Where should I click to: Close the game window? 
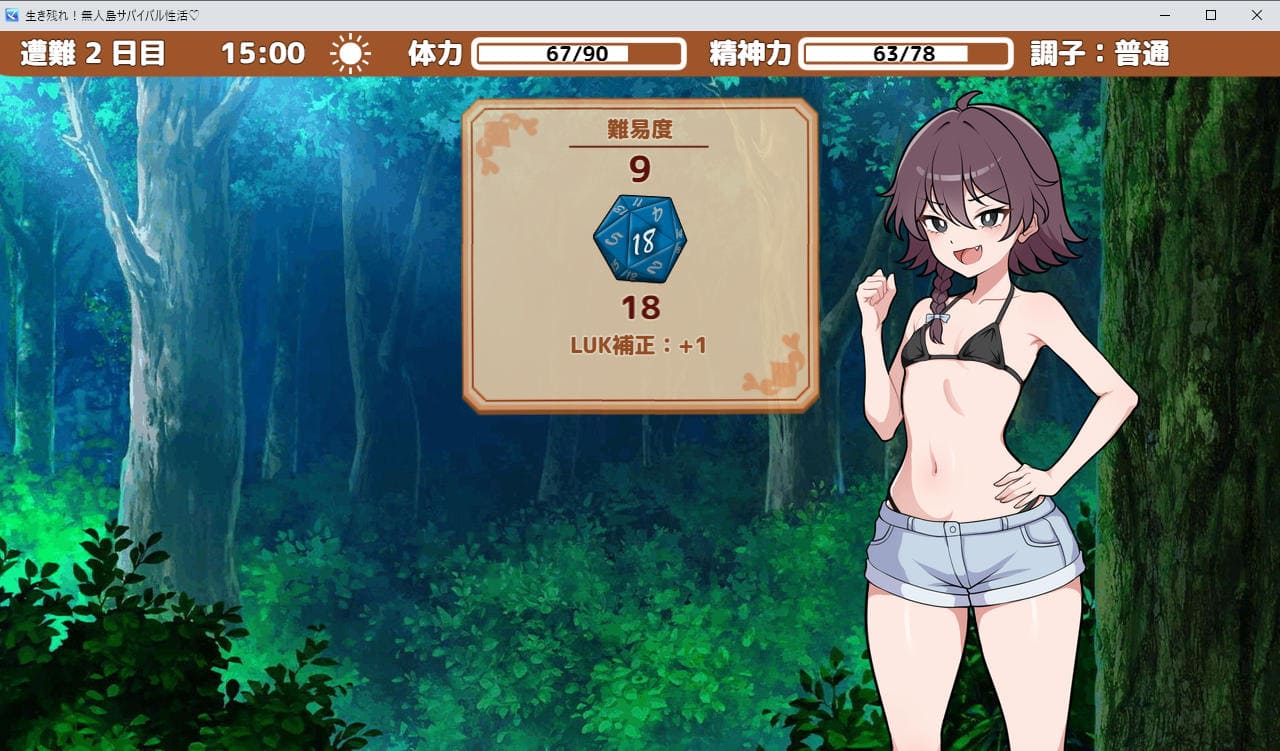click(x=1256, y=15)
